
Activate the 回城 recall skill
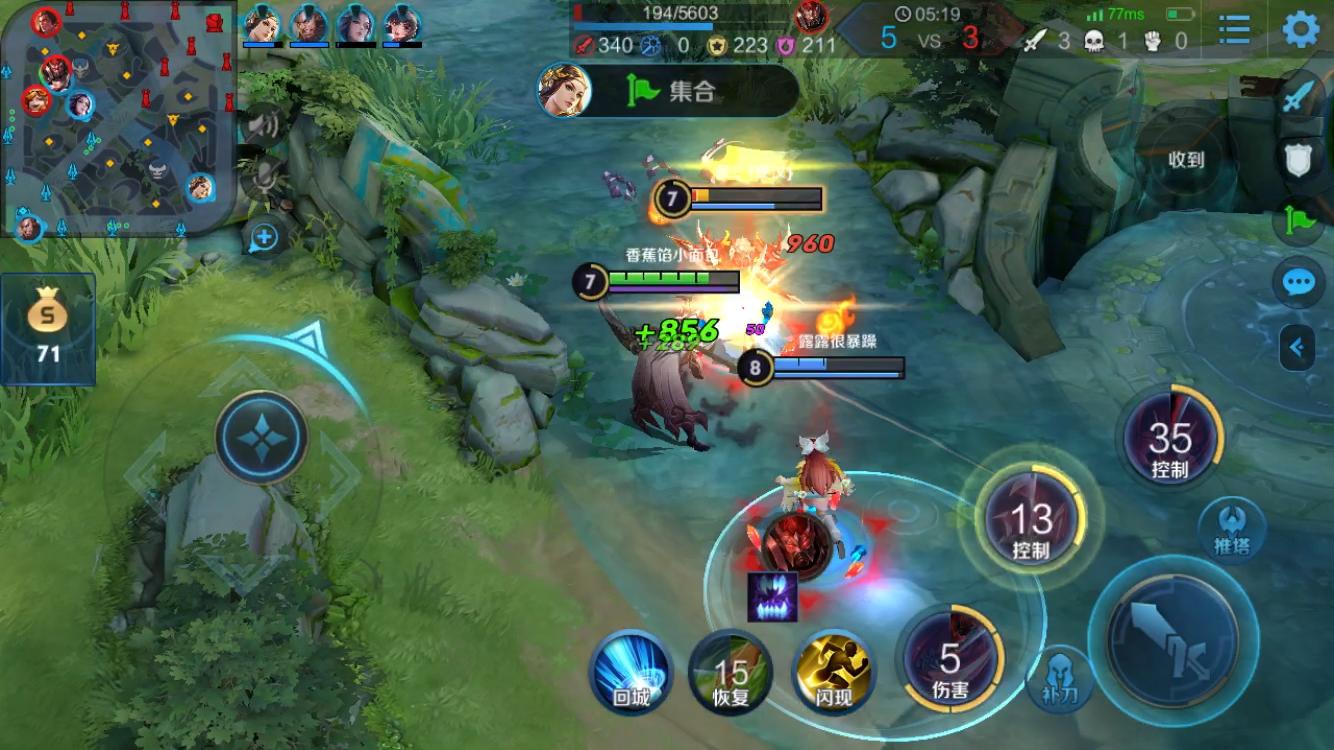(630, 672)
